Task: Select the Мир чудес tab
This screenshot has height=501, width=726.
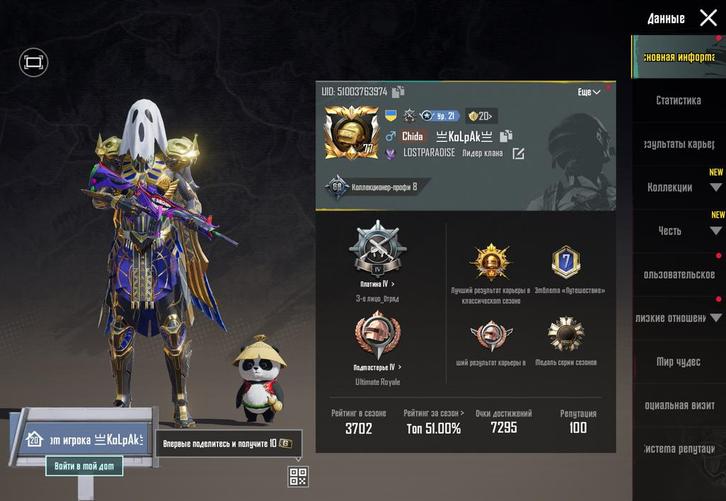Action: [678, 361]
